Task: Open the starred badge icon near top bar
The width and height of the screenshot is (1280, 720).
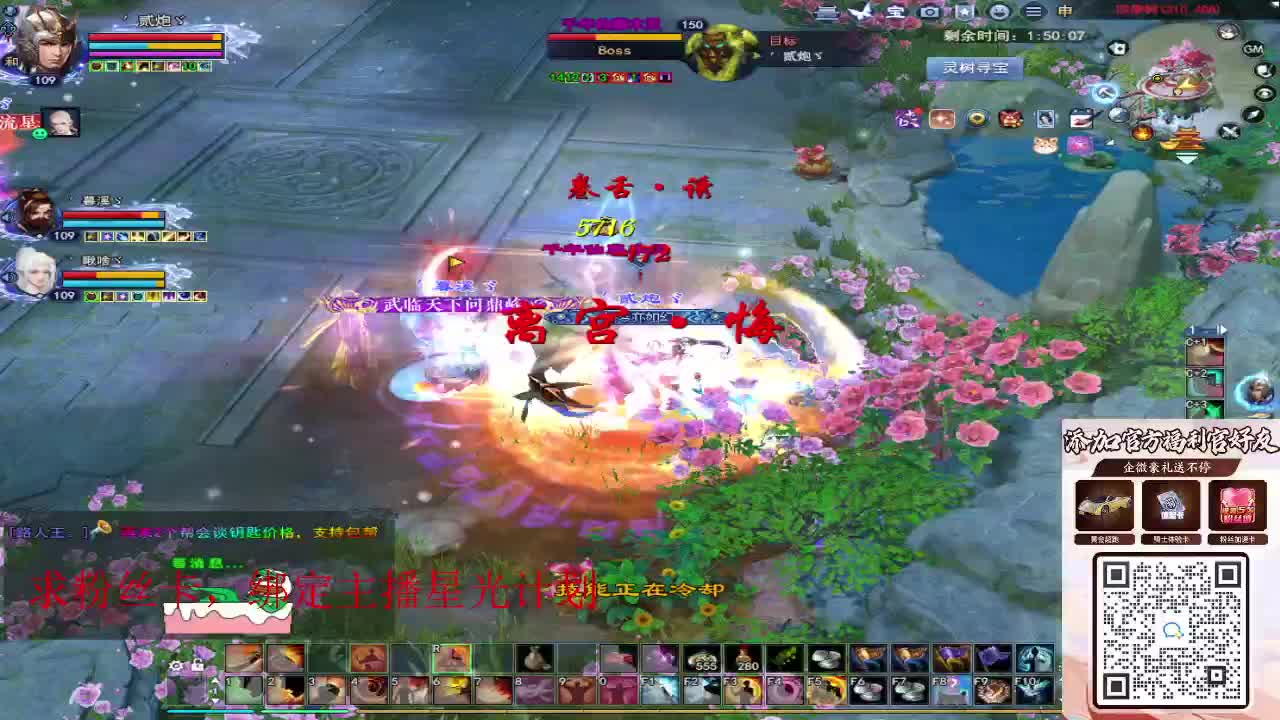Action: coord(964,13)
